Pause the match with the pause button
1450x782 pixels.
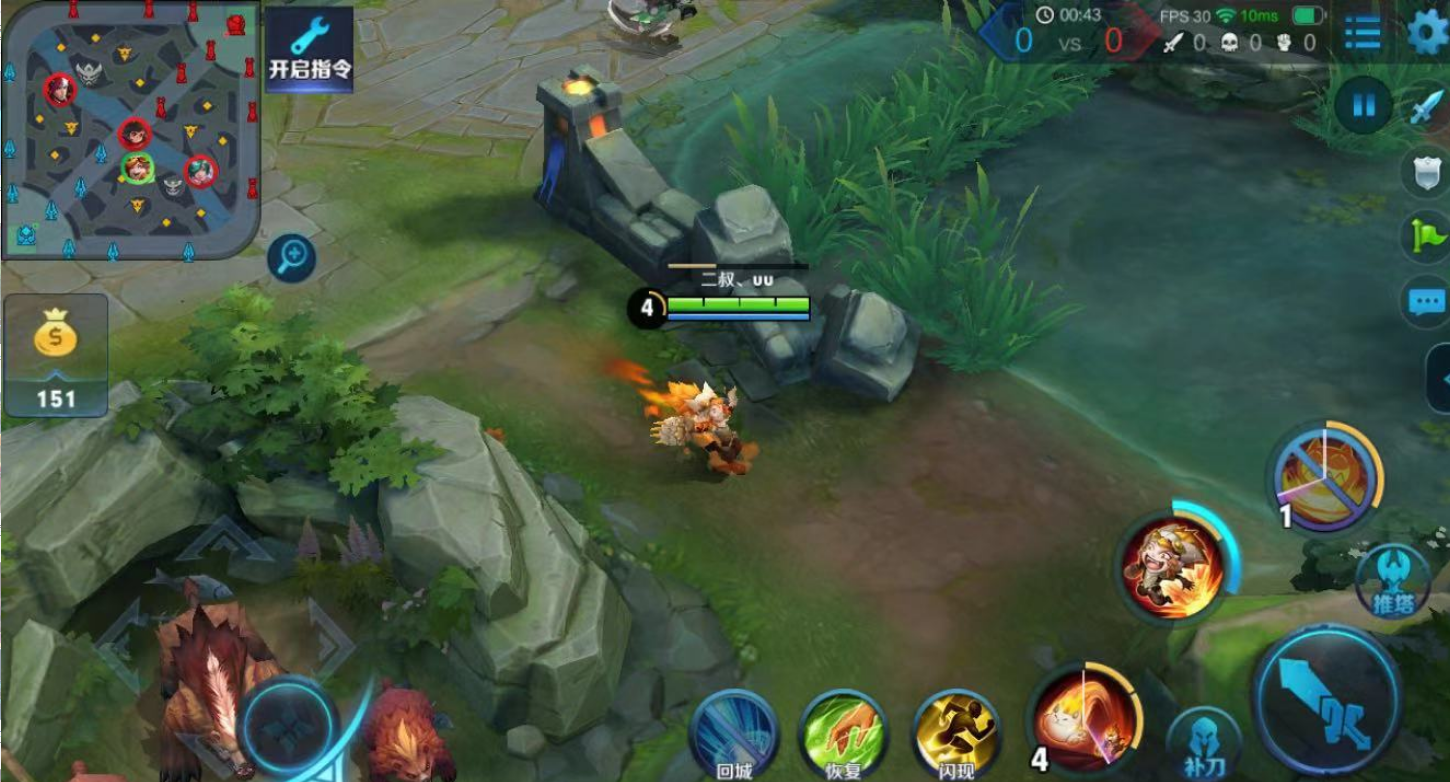(1363, 105)
